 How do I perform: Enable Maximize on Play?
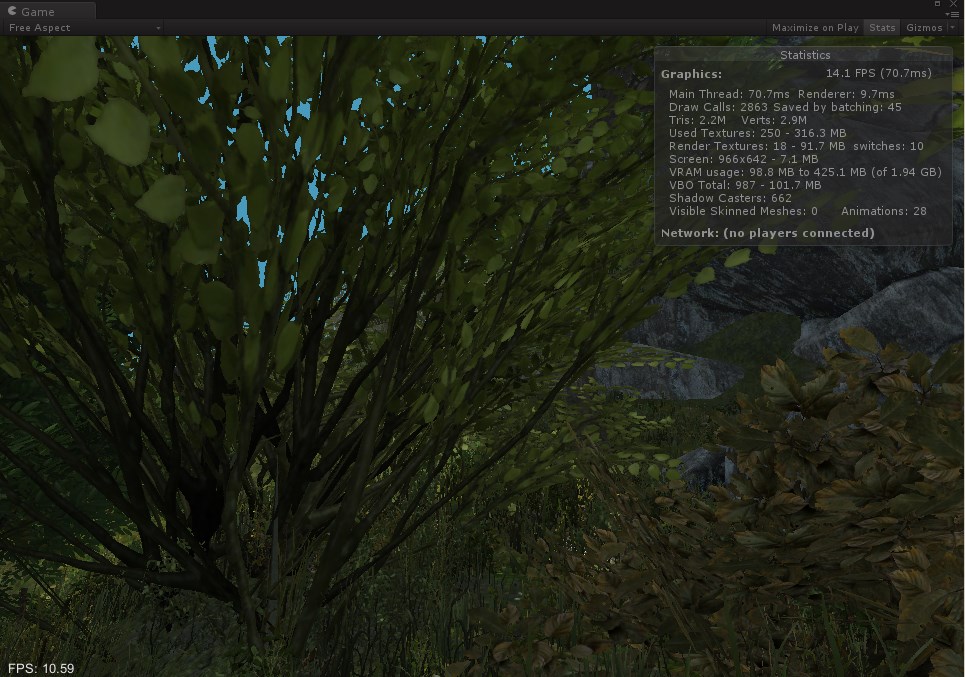click(x=815, y=28)
